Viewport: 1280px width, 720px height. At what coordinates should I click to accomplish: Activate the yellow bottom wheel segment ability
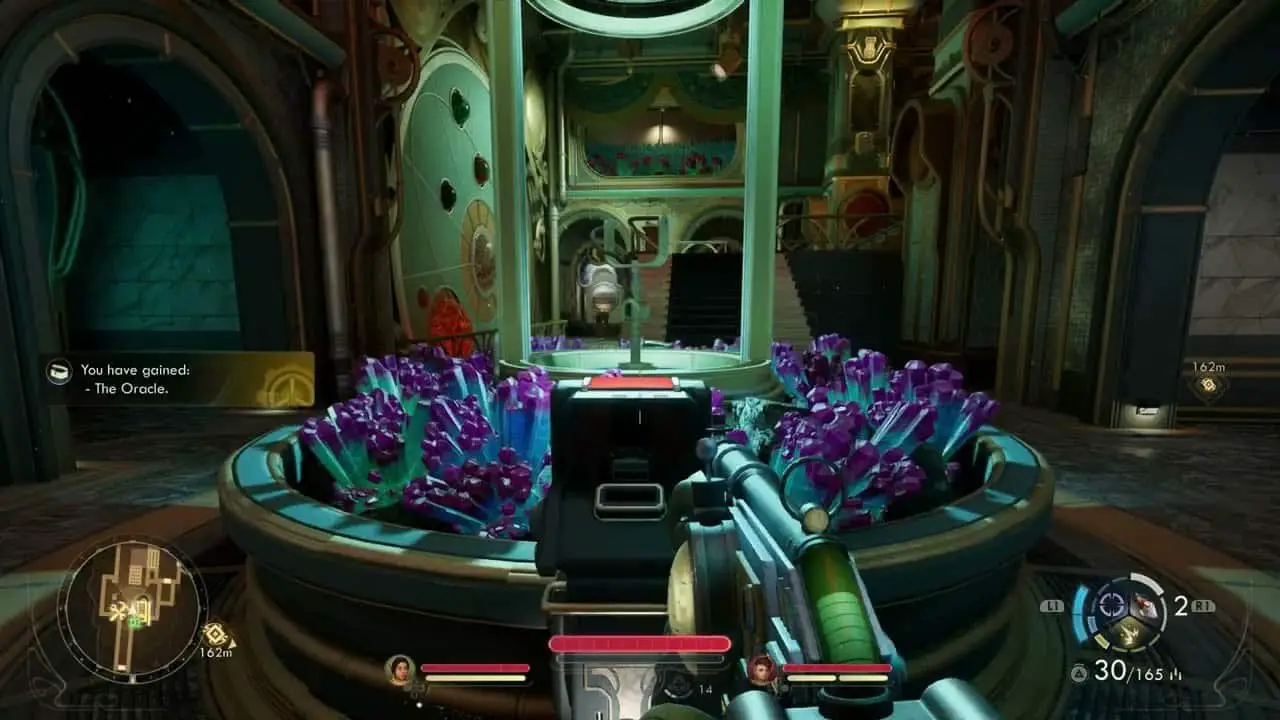(1125, 632)
